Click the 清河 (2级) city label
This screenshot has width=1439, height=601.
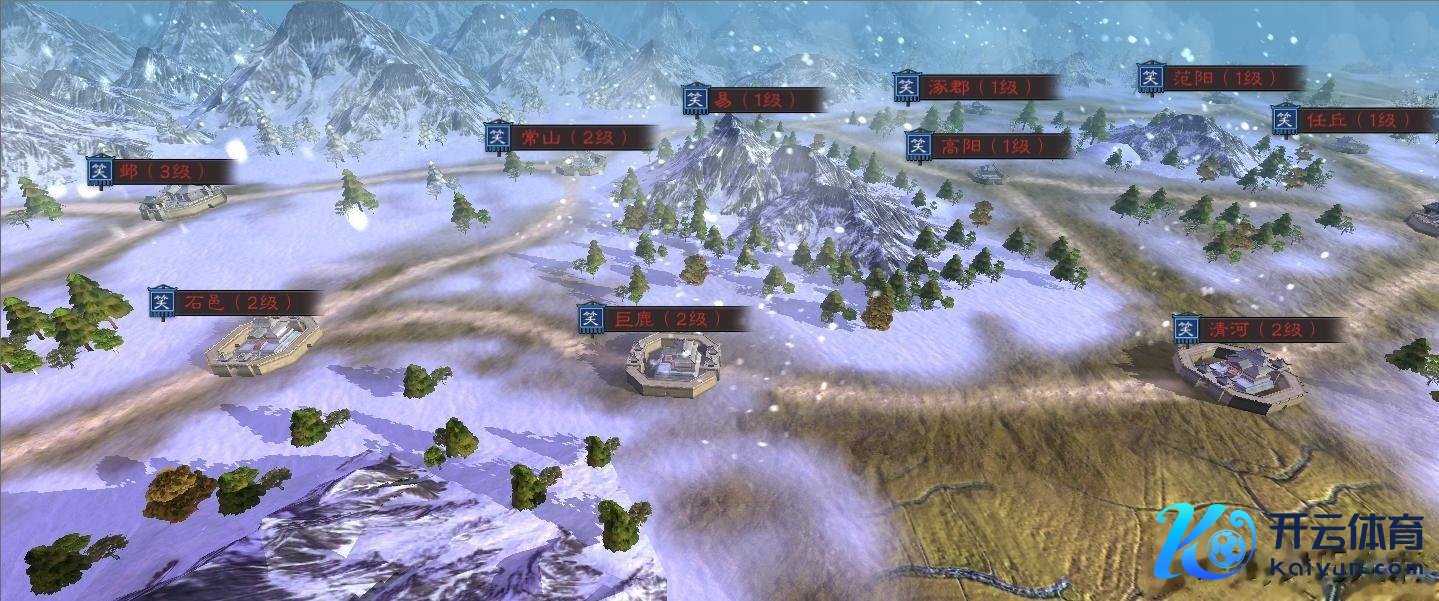click(x=1258, y=329)
